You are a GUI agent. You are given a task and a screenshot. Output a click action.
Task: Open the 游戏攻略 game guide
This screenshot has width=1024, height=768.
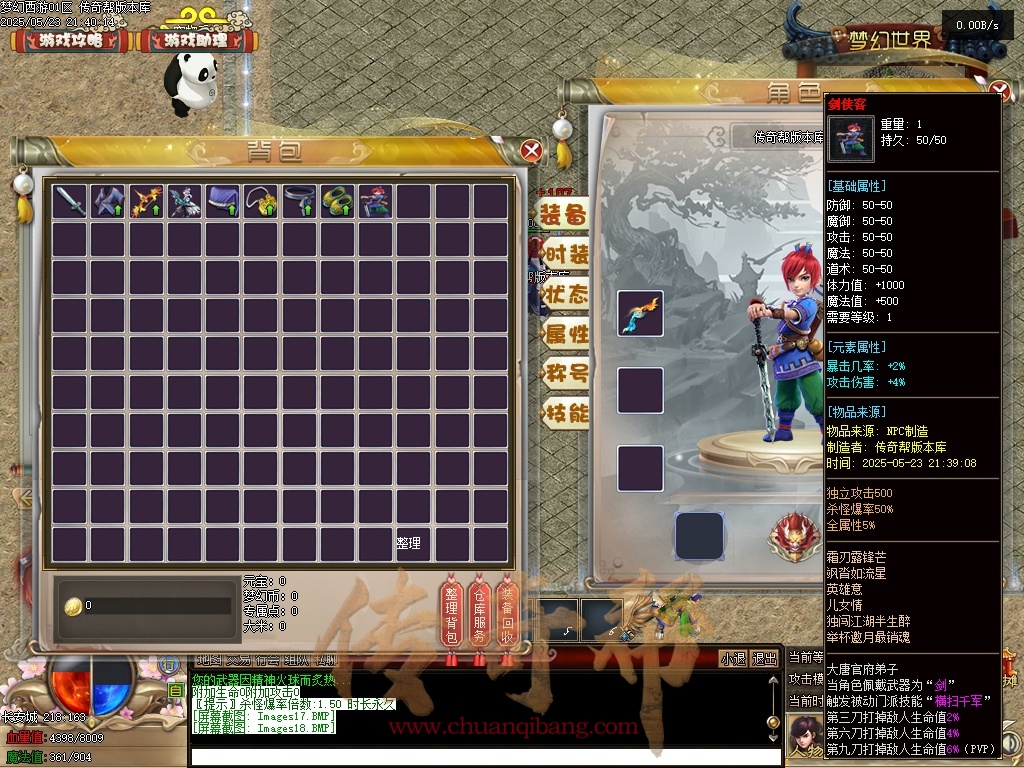tap(70, 41)
